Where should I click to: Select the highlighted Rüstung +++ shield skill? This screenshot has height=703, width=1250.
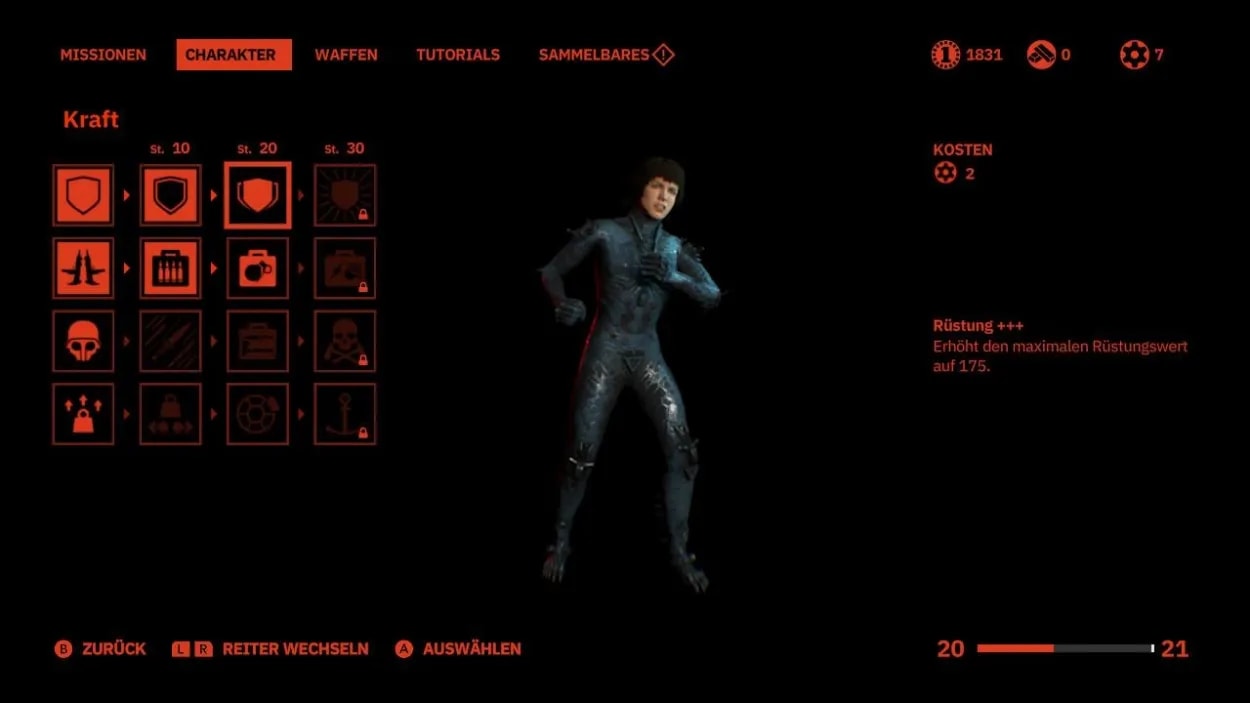click(258, 195)
